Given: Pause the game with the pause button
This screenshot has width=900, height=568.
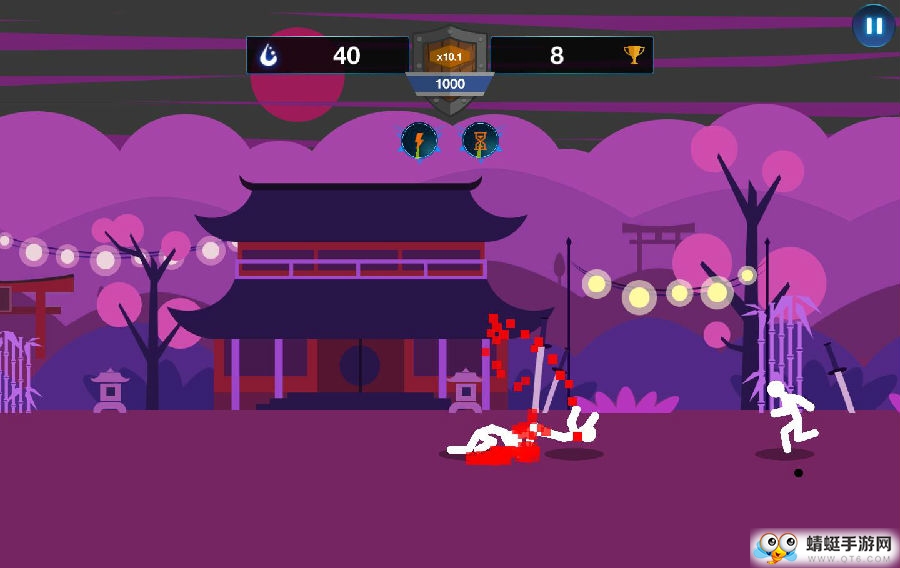Looking at the screenshot, I should point(873,26).
